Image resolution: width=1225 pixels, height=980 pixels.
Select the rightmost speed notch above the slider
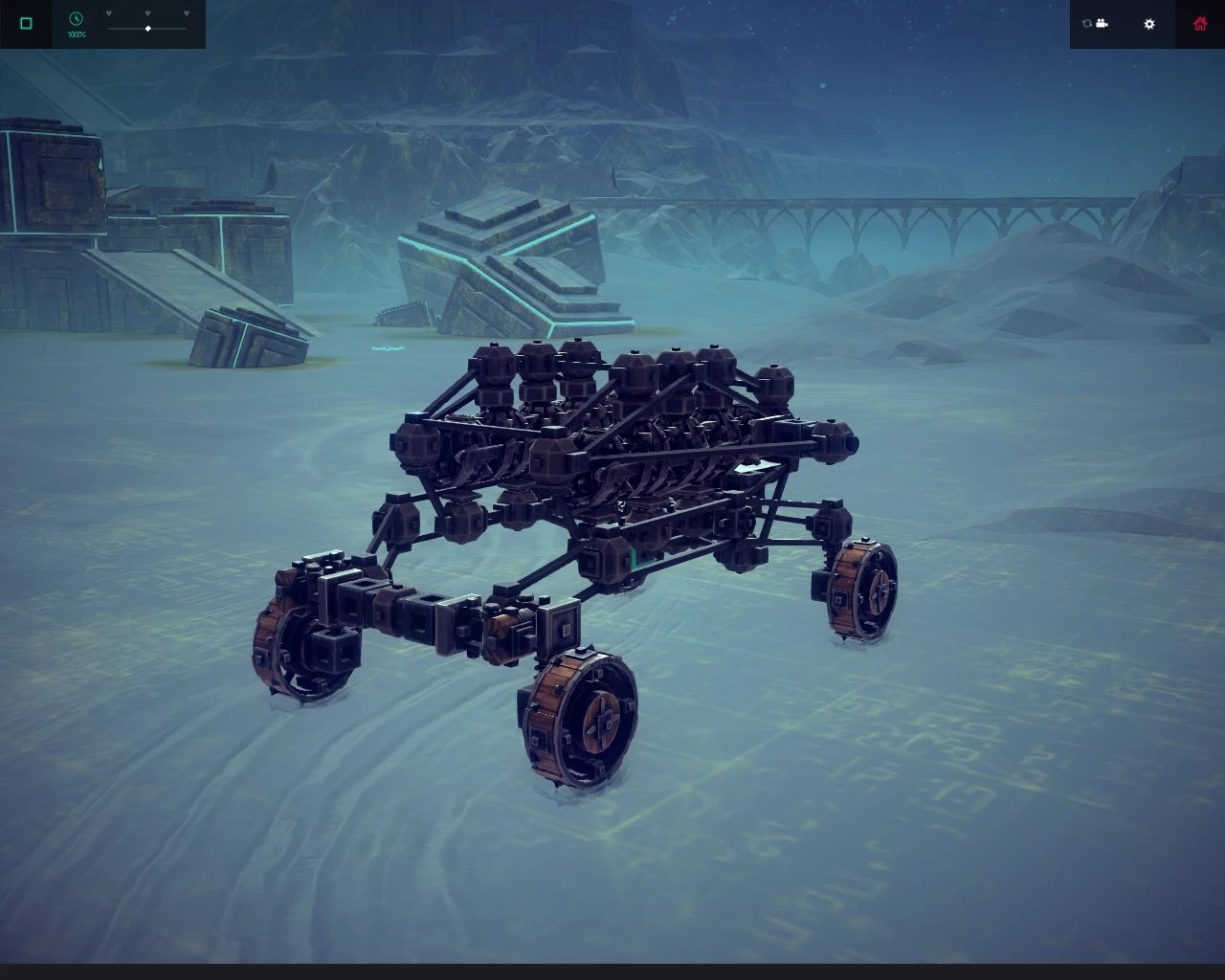point(187,12)
